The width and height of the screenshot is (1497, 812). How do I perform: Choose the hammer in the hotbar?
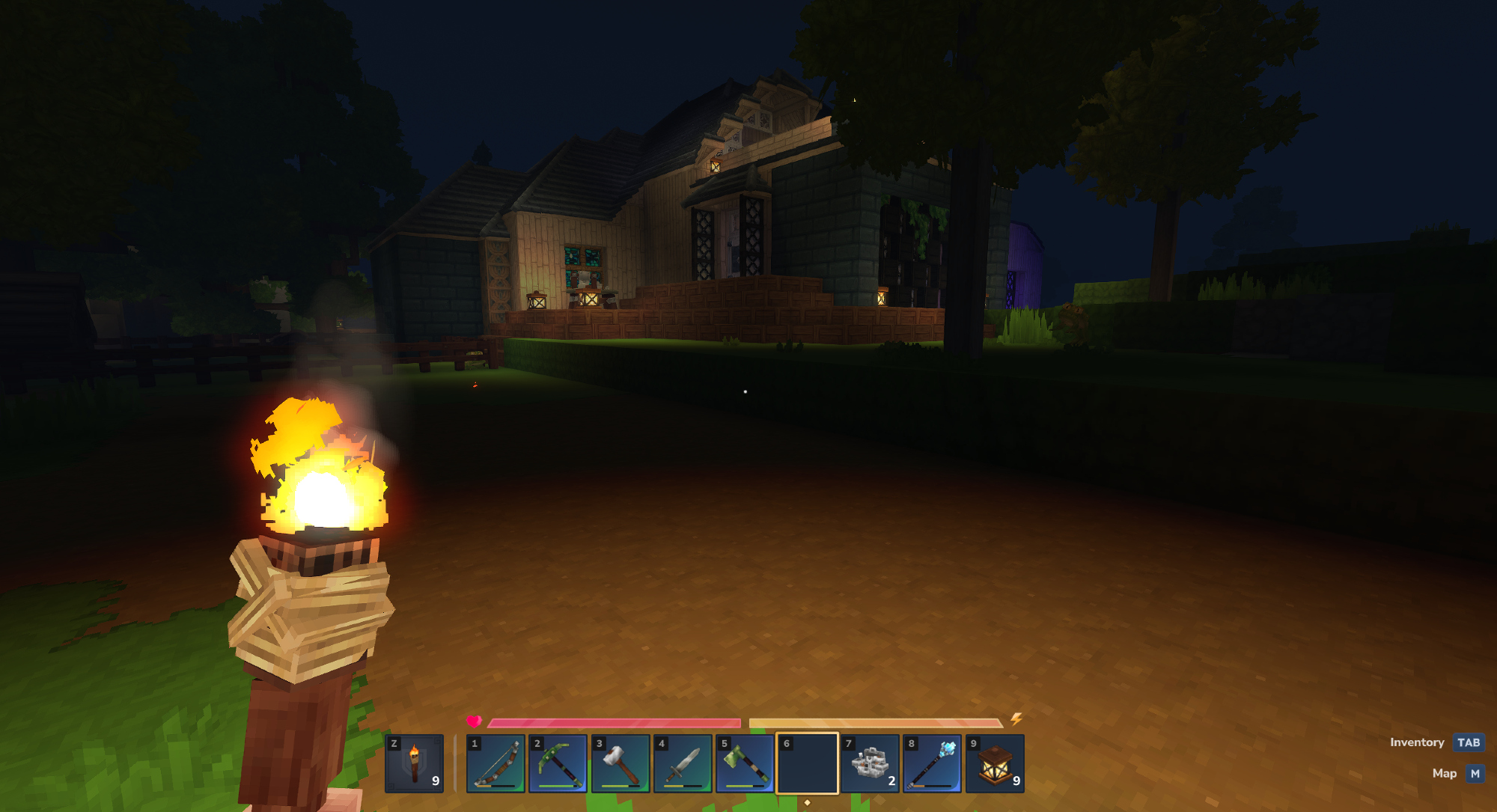coord(621,763)
